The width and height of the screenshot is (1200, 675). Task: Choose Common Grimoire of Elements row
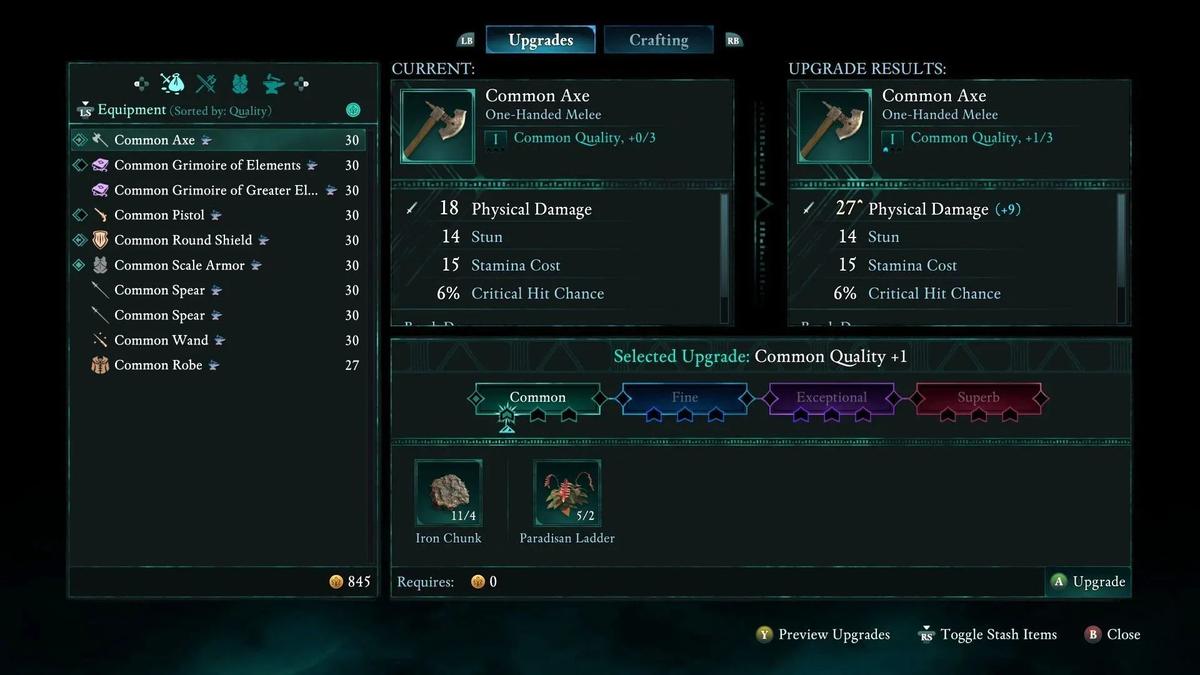(207, 165)
